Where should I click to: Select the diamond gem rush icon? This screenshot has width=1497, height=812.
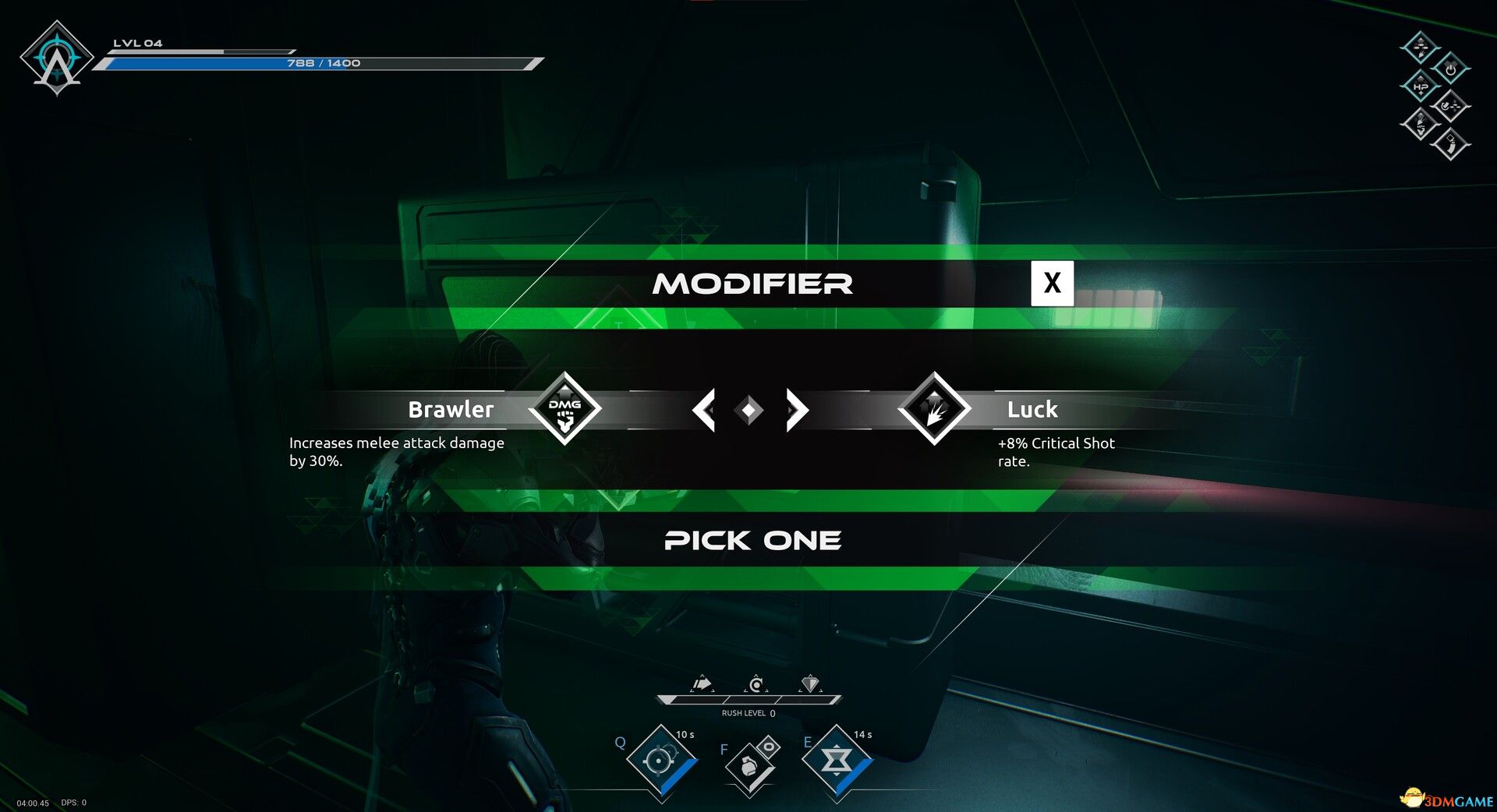810,684
